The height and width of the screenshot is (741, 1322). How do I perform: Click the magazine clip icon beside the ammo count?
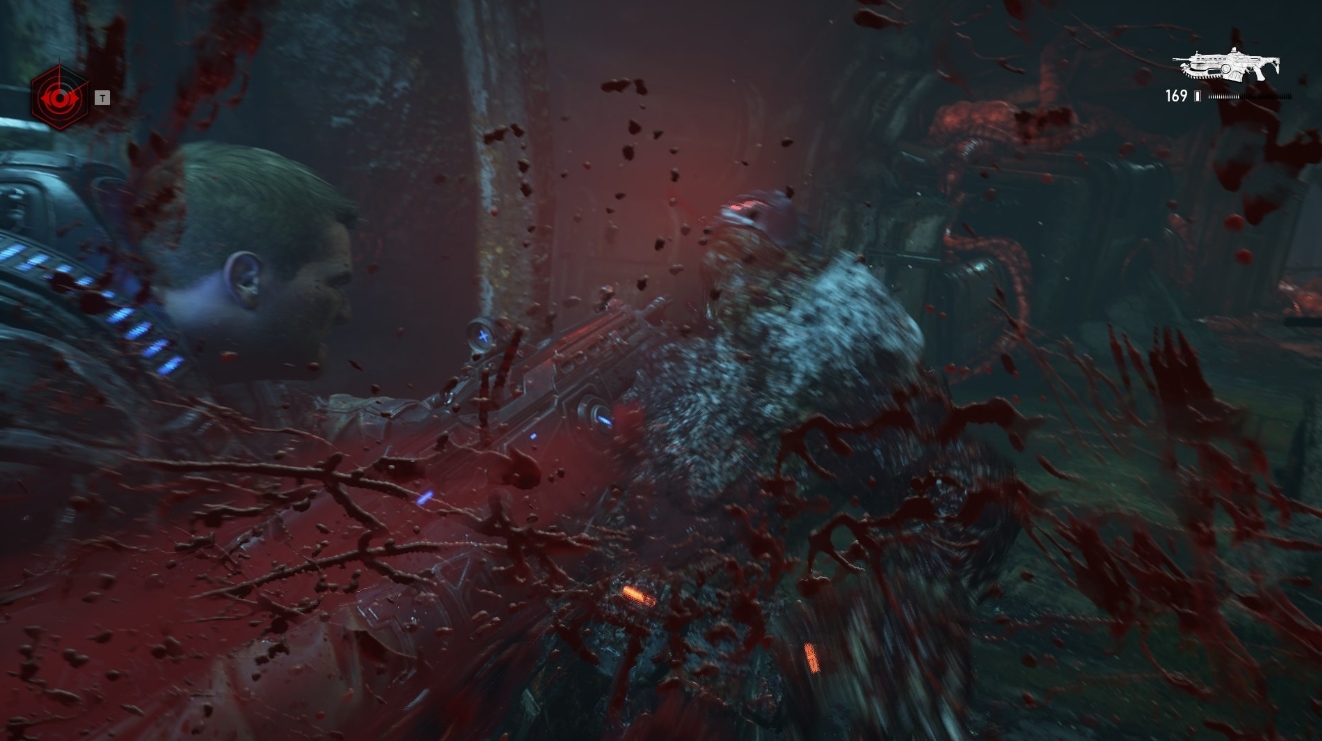1197,95
